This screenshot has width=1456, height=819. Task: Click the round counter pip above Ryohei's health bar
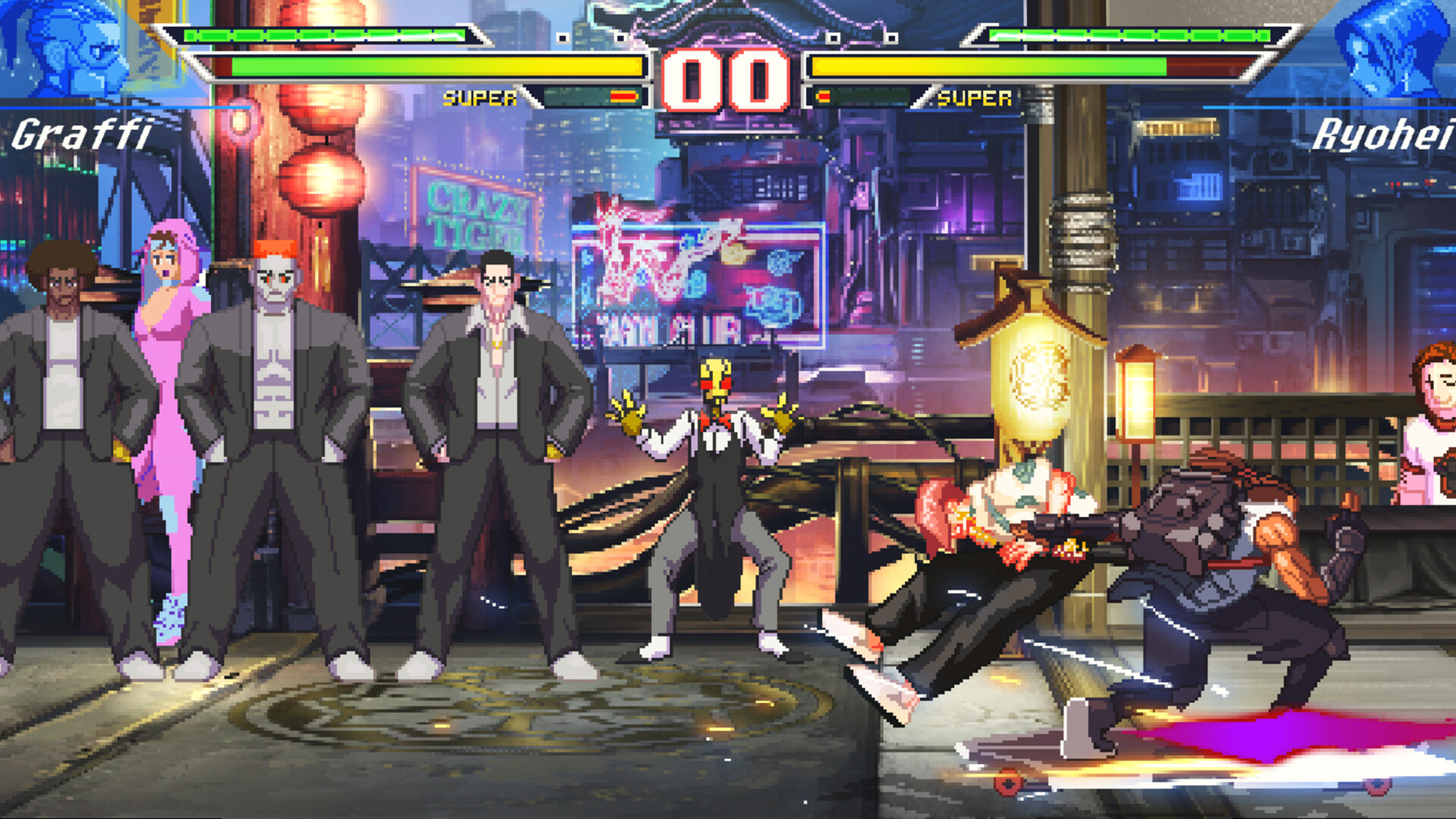pyautogui.click(x=893, y=36)
